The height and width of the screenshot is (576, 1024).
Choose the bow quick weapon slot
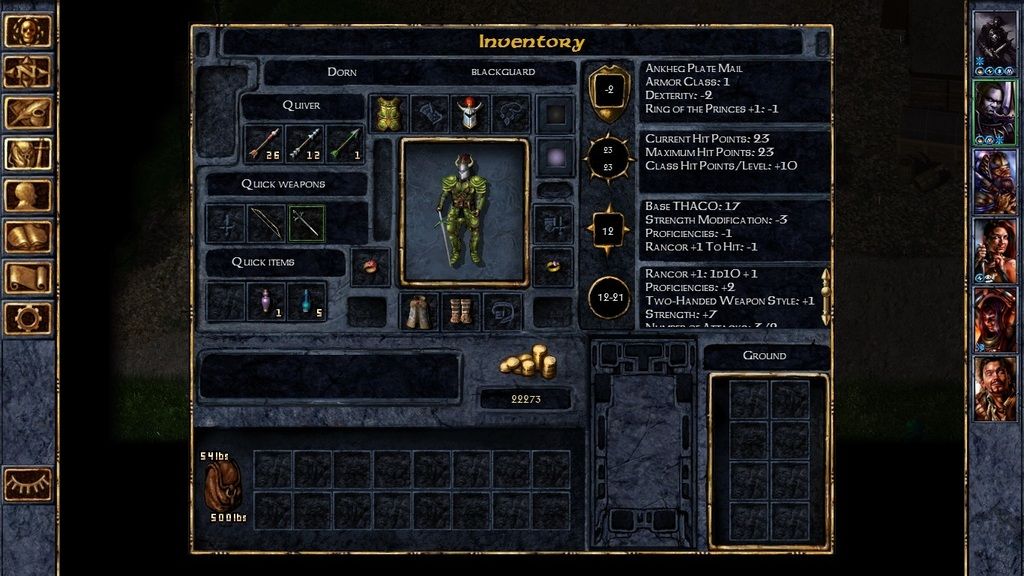click(x=265, y=223)
